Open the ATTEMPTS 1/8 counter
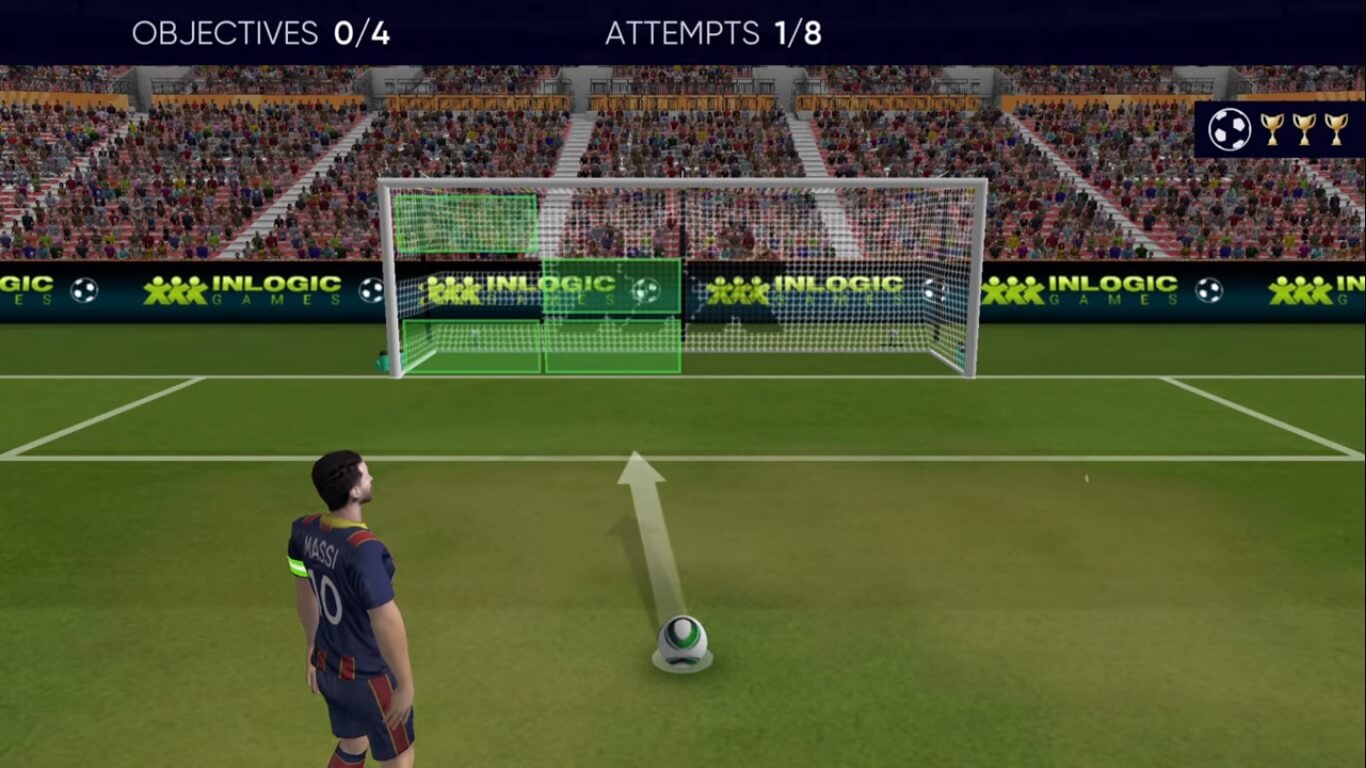Screen dimensions: 1366x768 (x=712, y=32)
